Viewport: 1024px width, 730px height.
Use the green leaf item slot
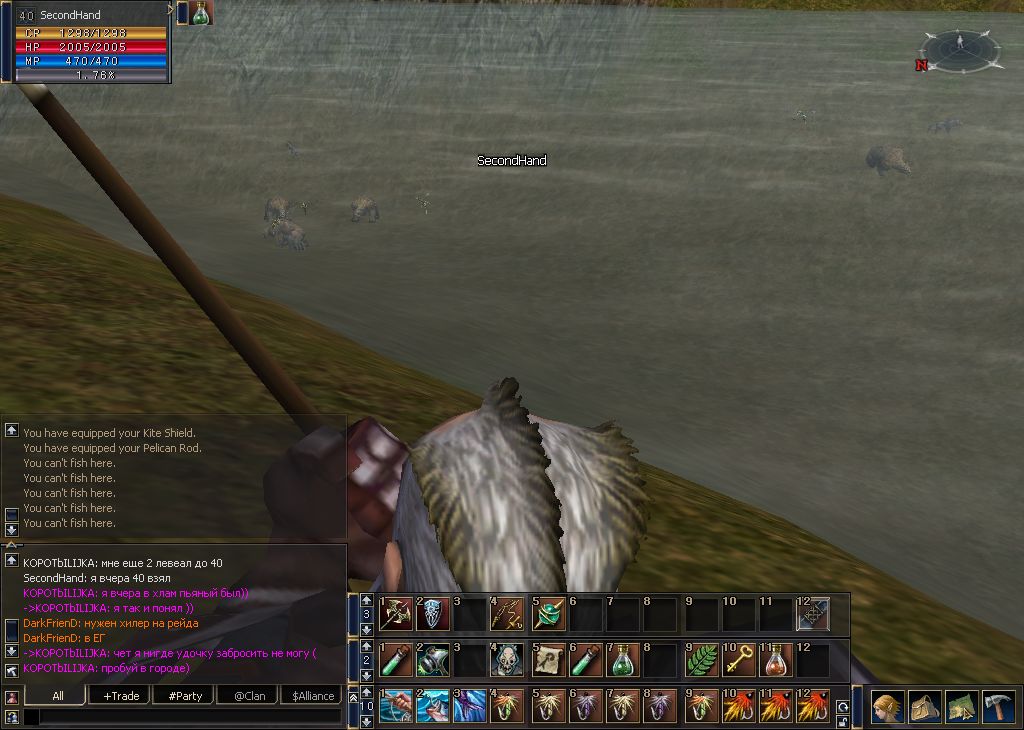coord(702,660)
